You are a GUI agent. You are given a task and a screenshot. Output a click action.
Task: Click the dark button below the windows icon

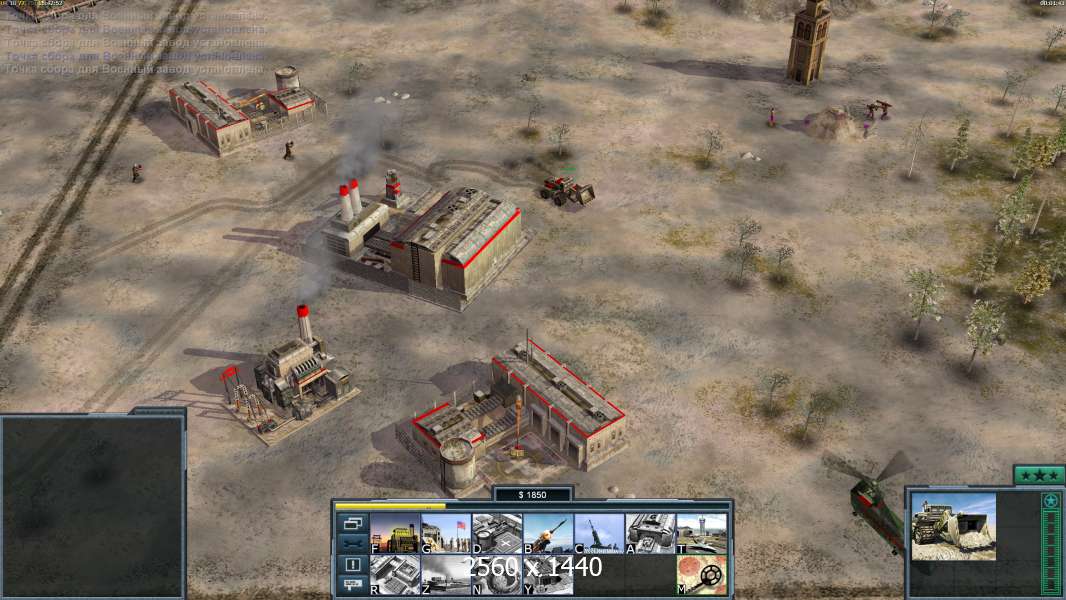[353, 543]
